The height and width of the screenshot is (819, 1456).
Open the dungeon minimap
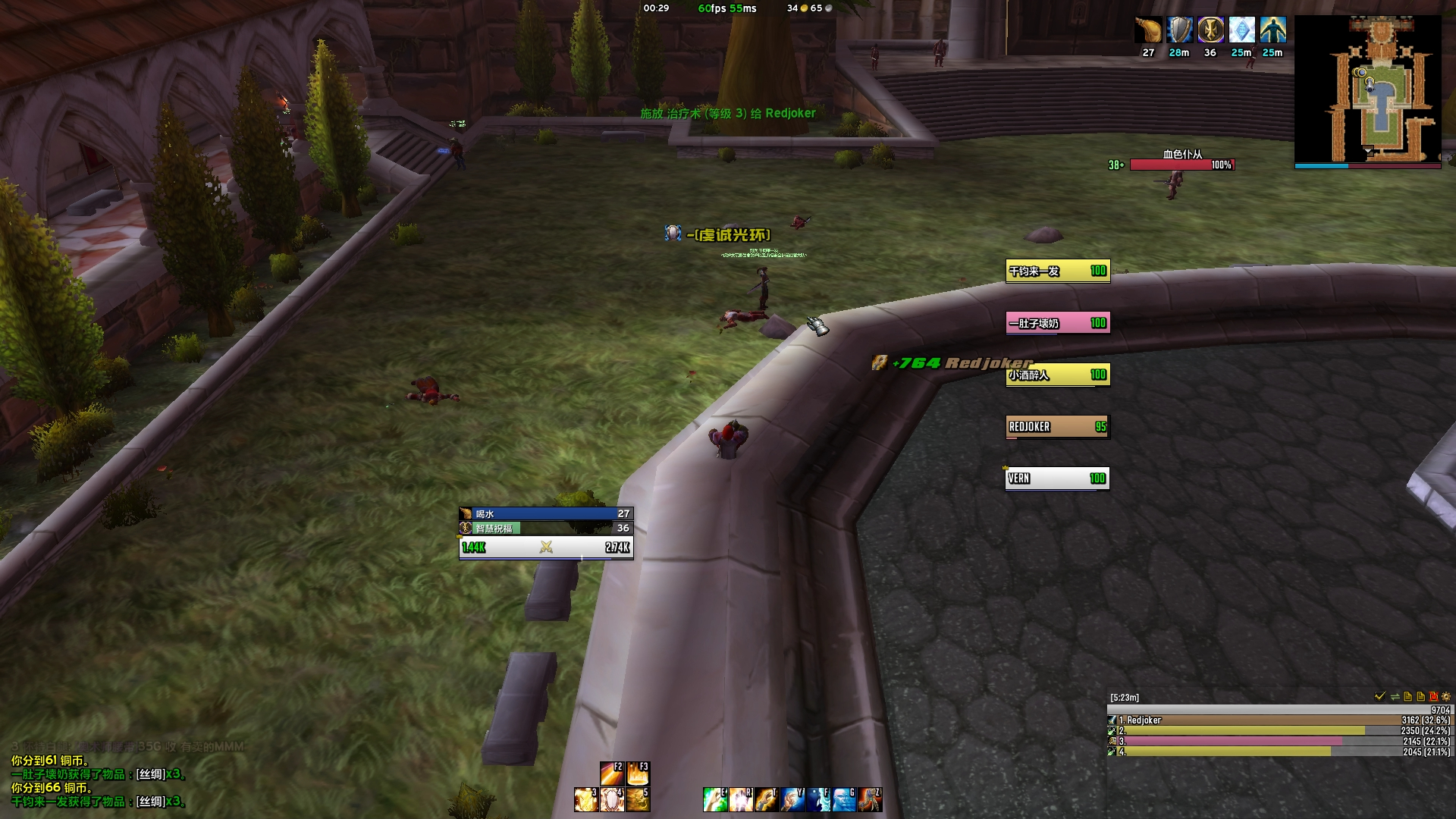coord(1367,89)
